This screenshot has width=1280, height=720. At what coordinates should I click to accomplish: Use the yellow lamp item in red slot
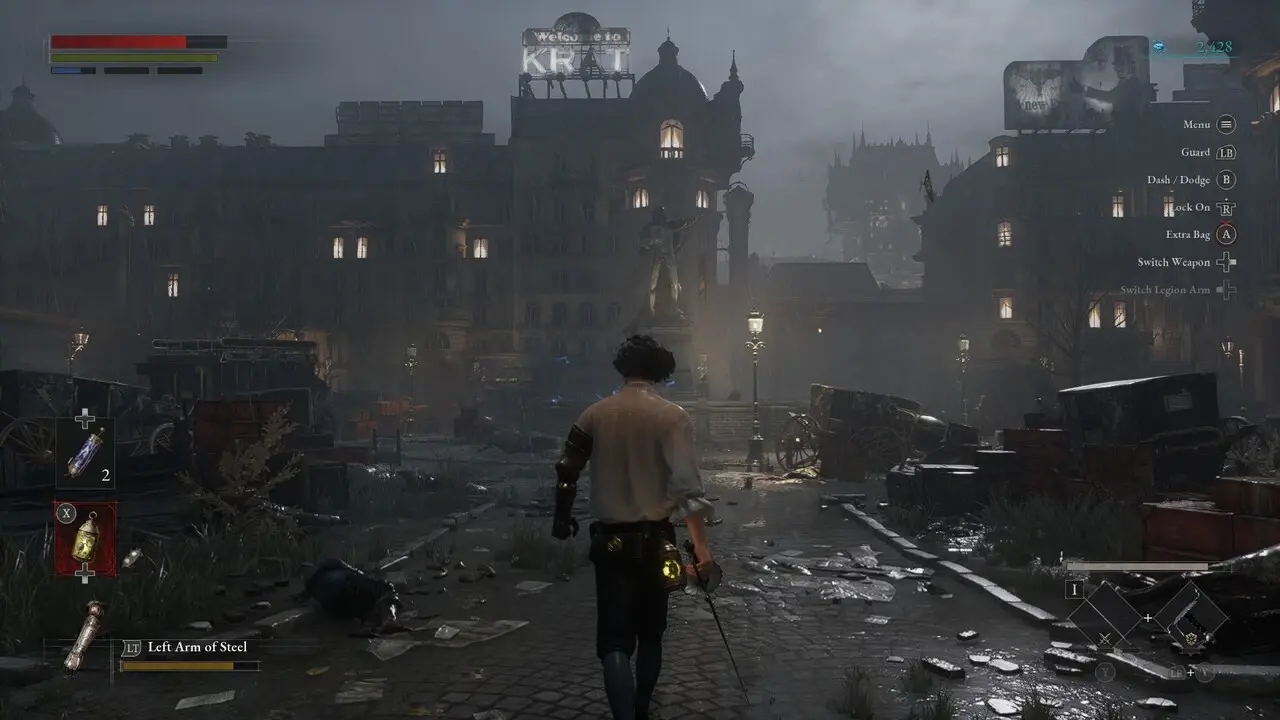click(85, 539)
